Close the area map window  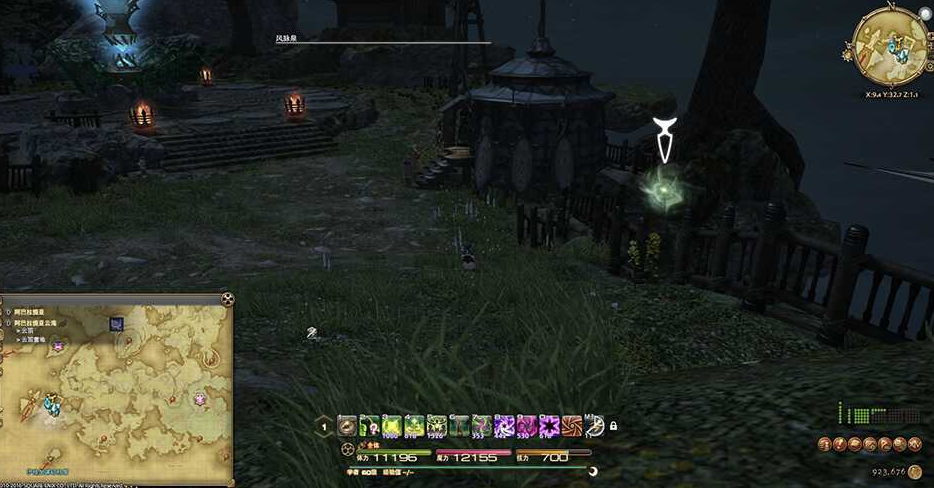[x=228, y=298]
